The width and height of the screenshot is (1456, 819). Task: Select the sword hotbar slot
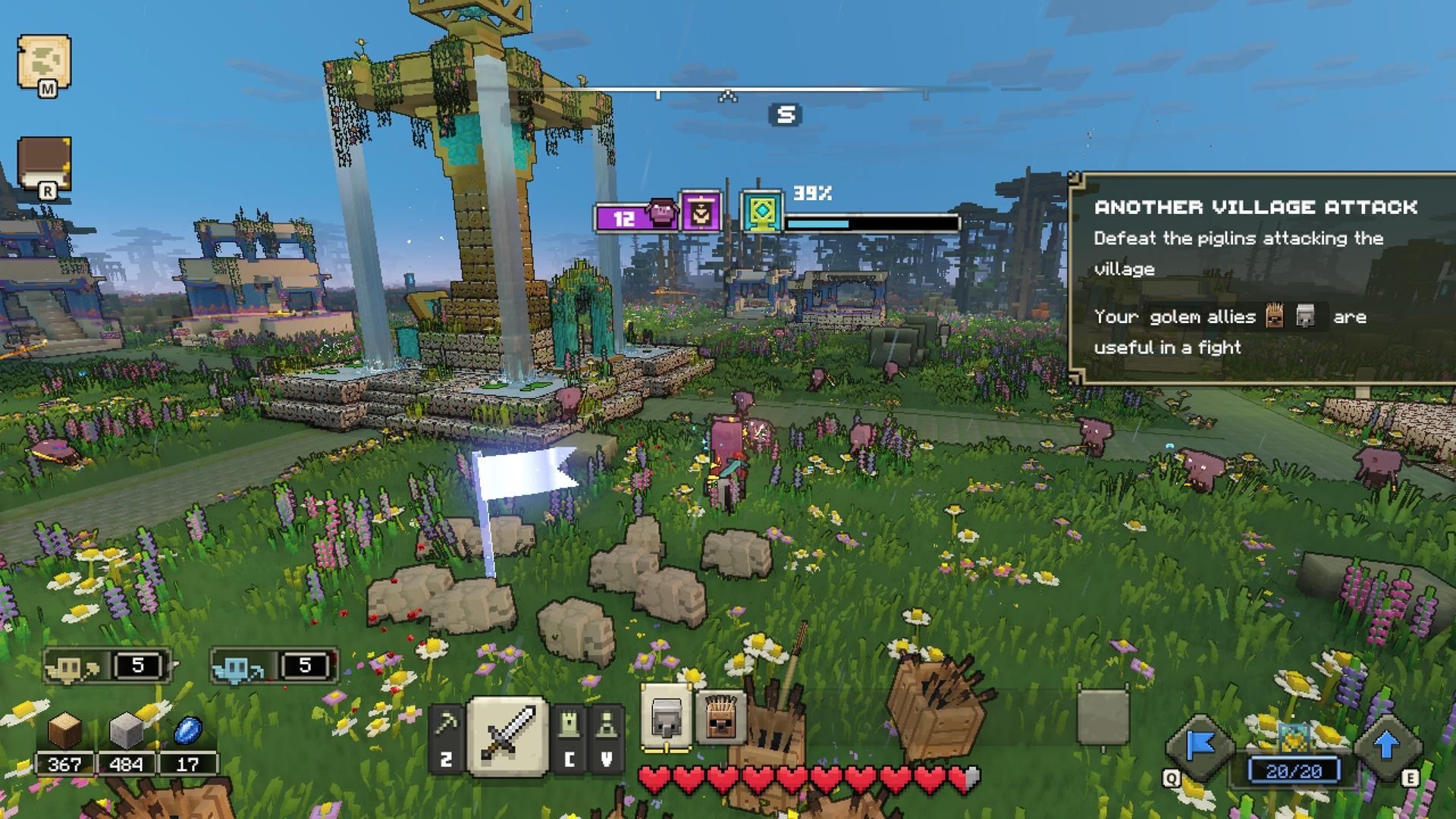pos(508,734)
